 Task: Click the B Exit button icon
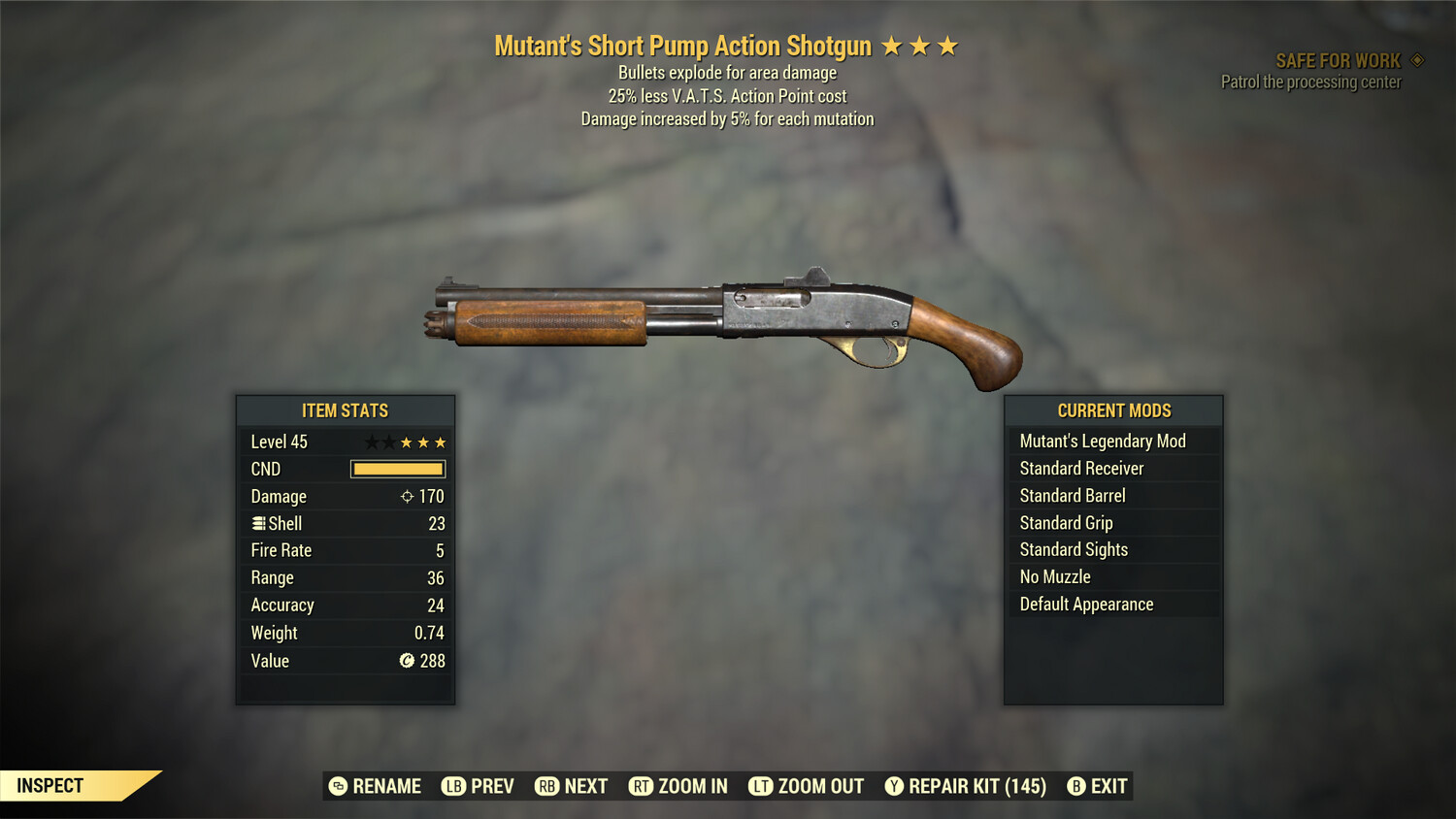click(x=1075, y=786)
